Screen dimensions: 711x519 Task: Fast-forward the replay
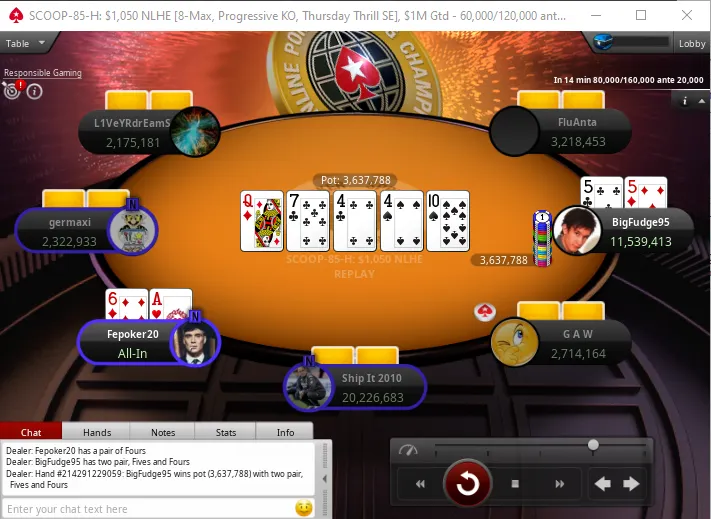[558, 484]
